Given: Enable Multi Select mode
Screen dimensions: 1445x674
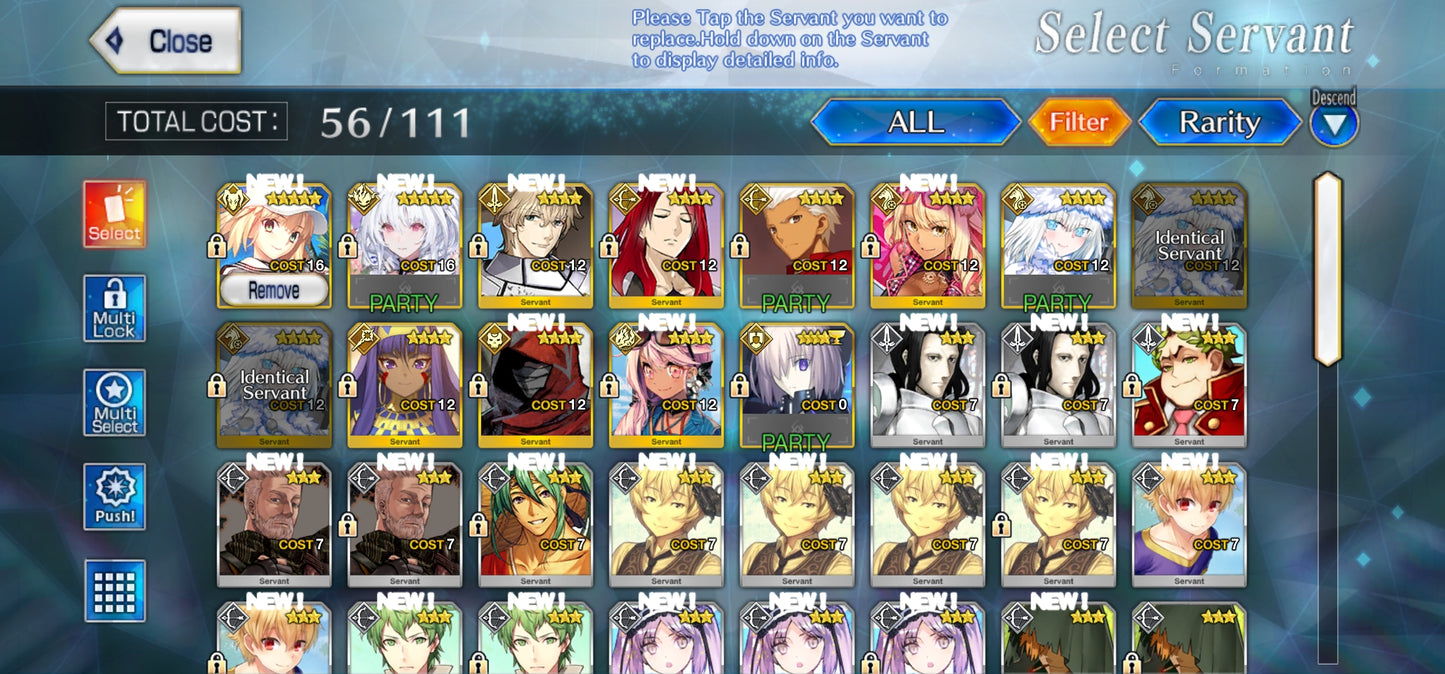Looking at the screenshot, I should click(114, 403).
